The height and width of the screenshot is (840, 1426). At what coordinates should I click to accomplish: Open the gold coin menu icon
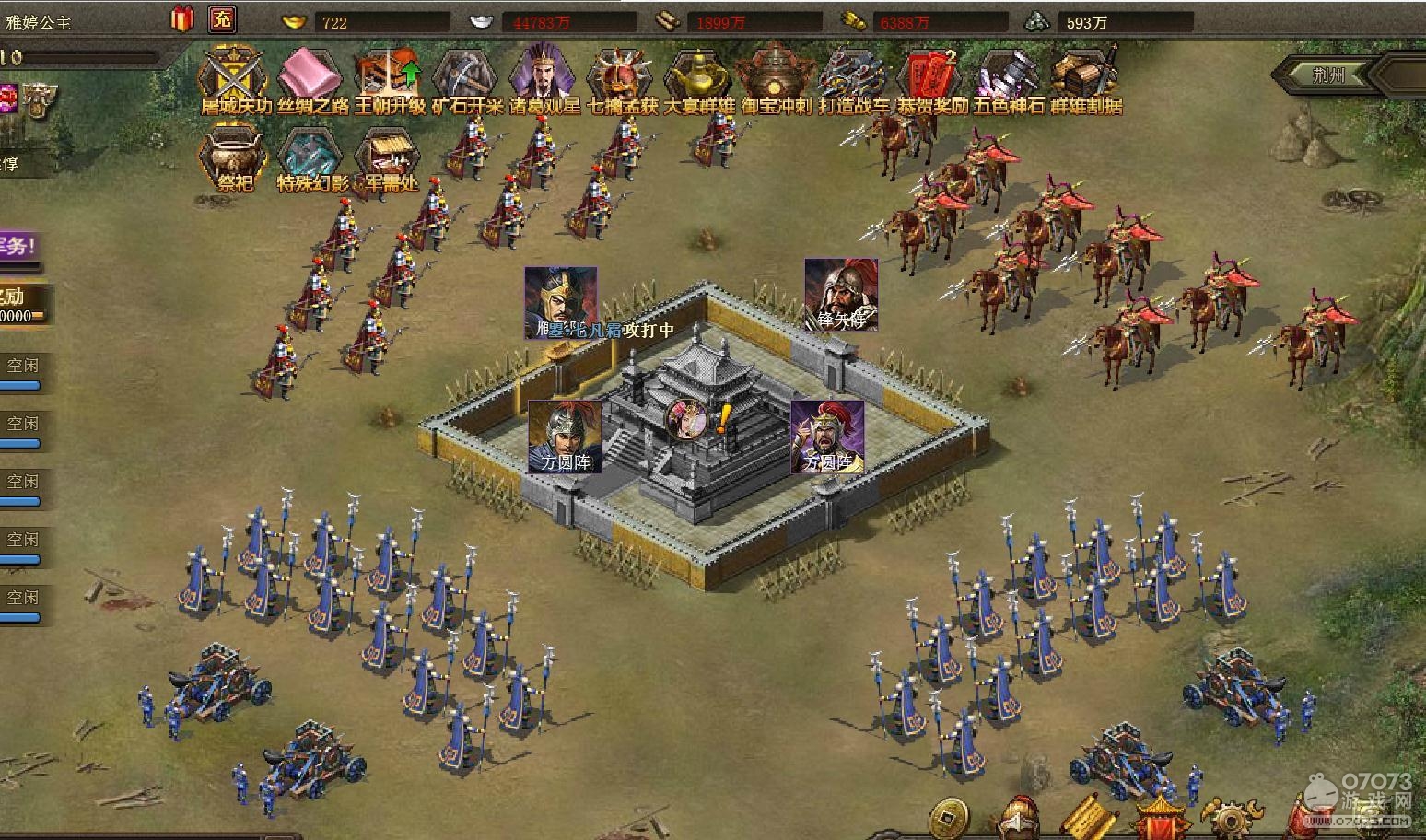(x=947, y=819)
